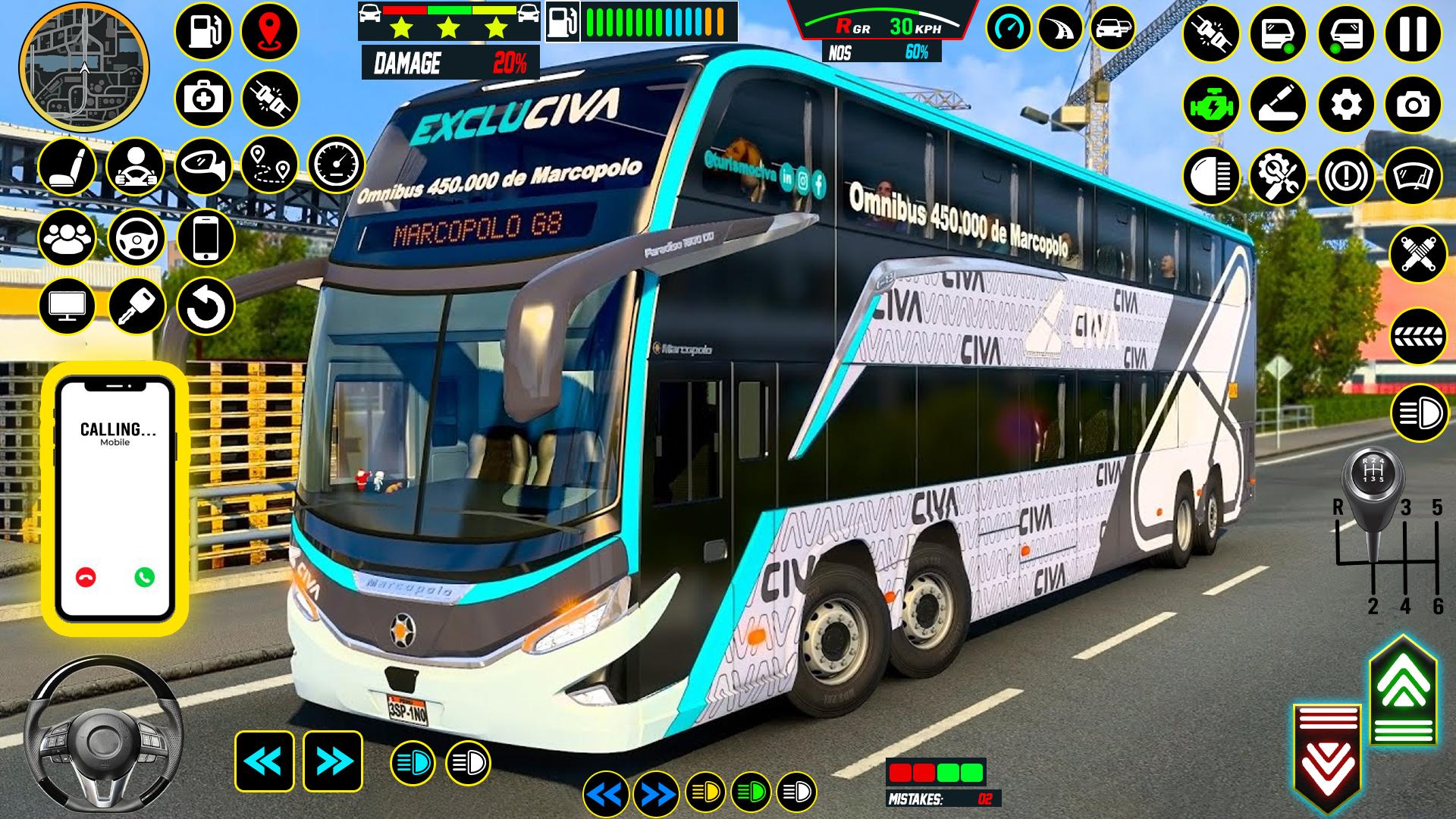Open the settings gear
The image size is (1456, 819).
(1346, 105)
